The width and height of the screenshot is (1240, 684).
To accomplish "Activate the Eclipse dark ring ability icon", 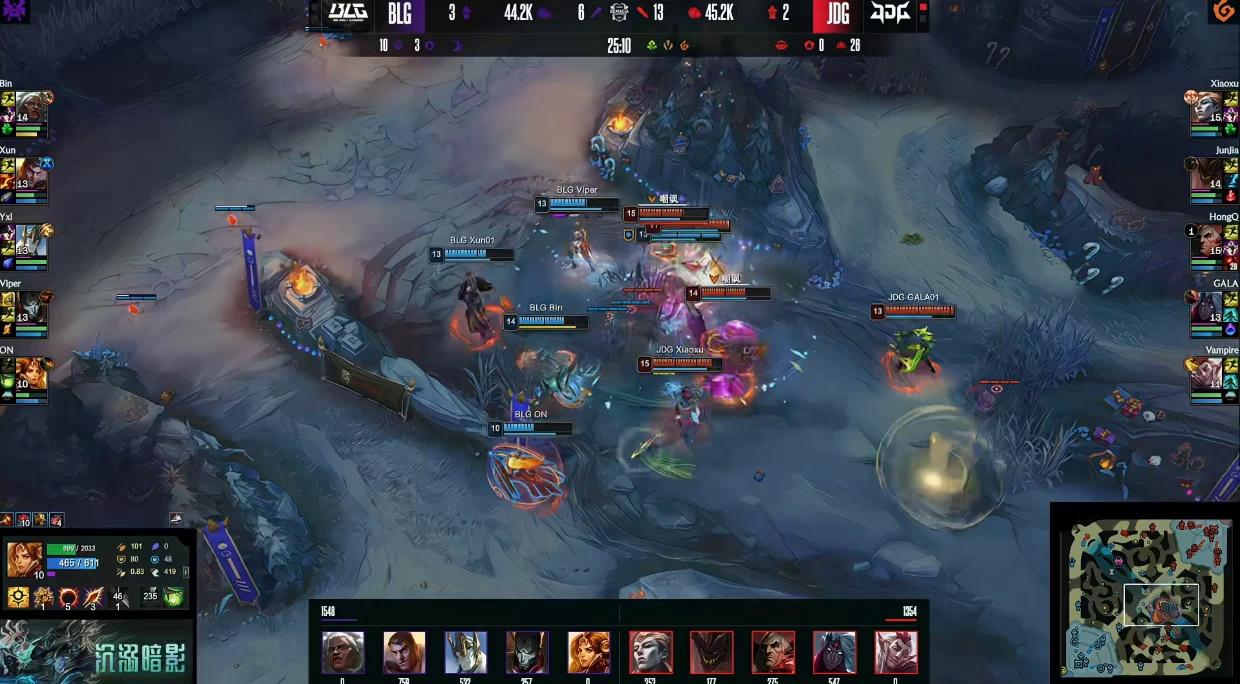I will (68, 597).
